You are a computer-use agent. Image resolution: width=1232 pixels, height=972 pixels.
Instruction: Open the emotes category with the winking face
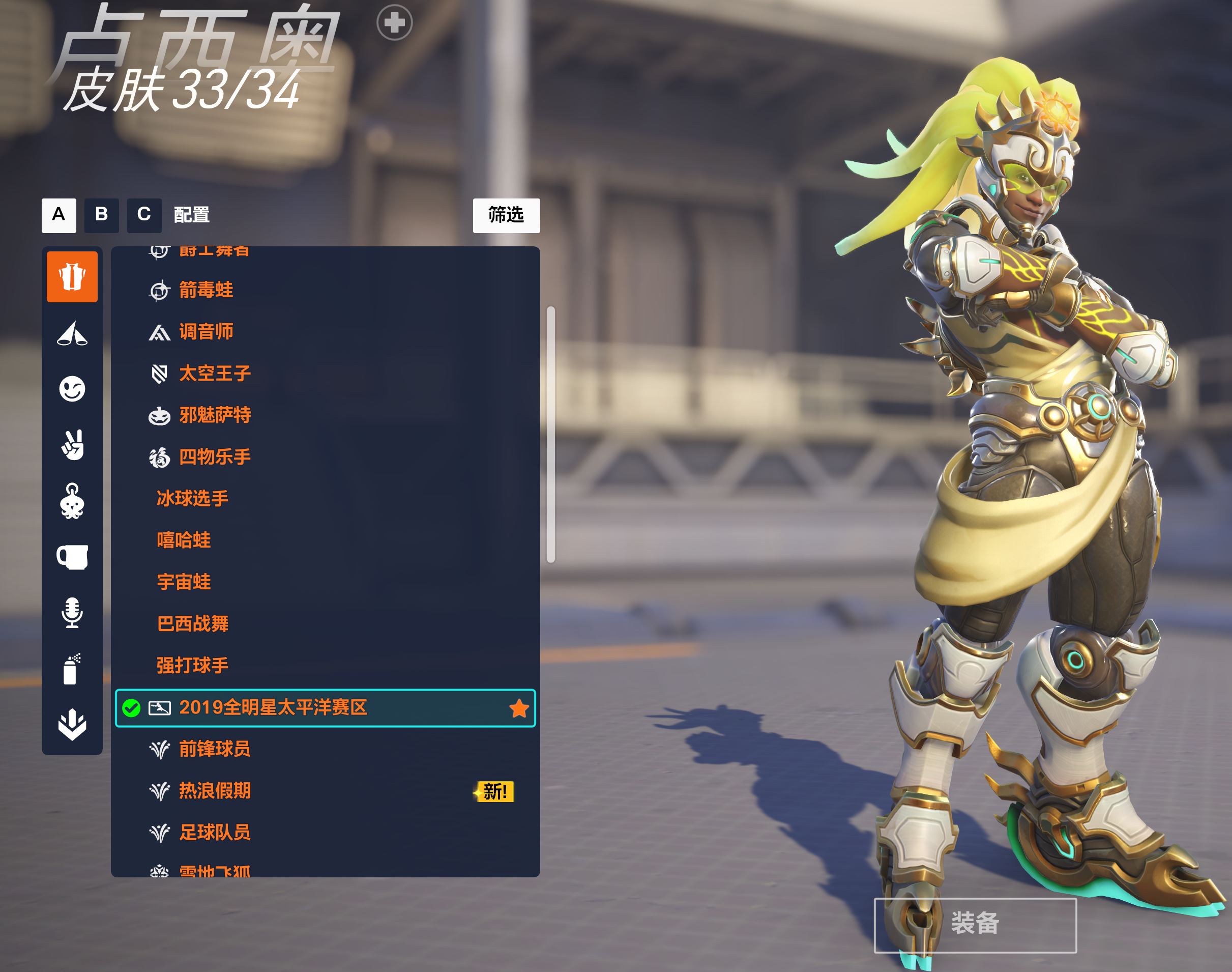(72, 389)
